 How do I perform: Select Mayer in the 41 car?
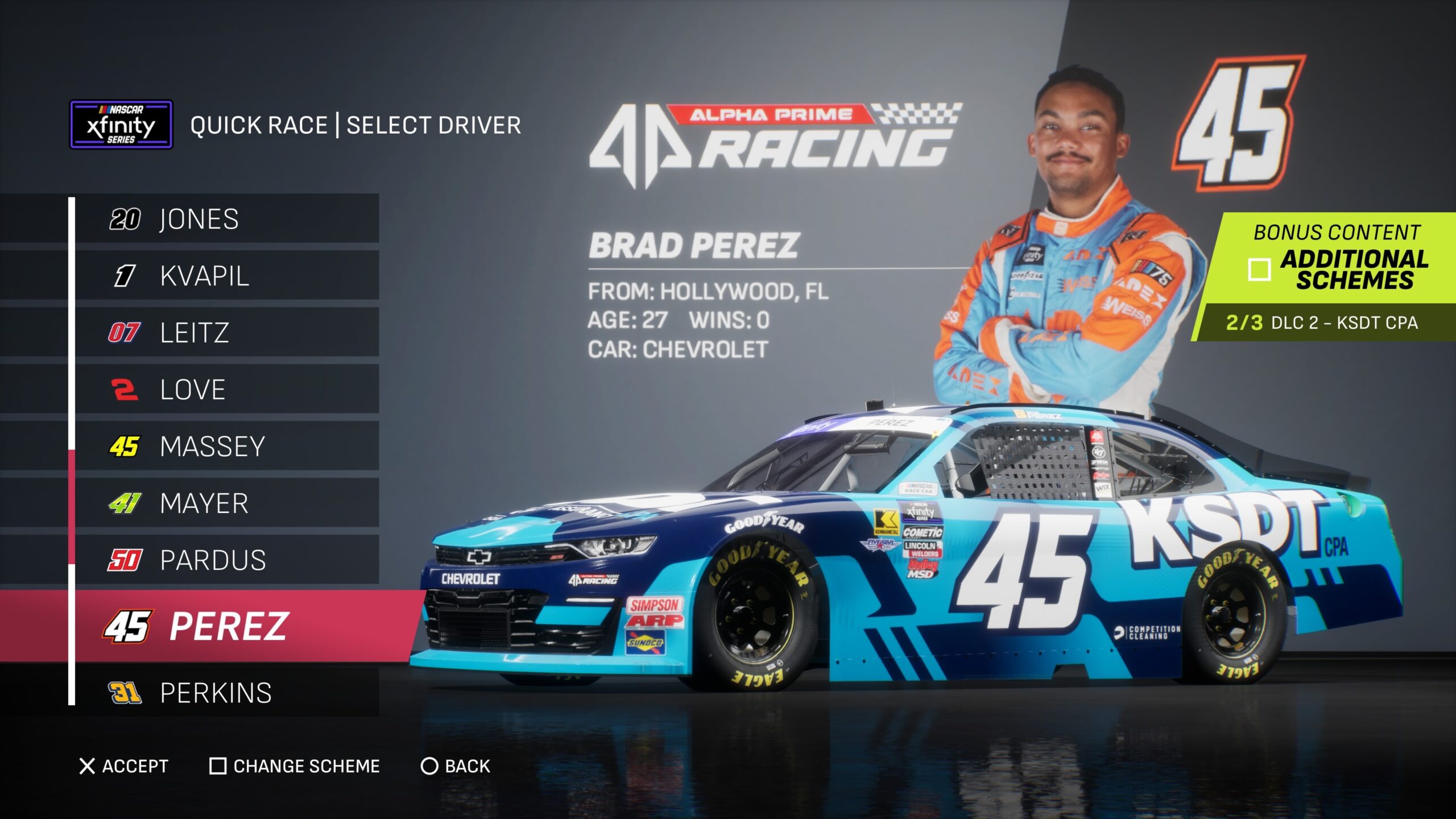tap(226, 503)
